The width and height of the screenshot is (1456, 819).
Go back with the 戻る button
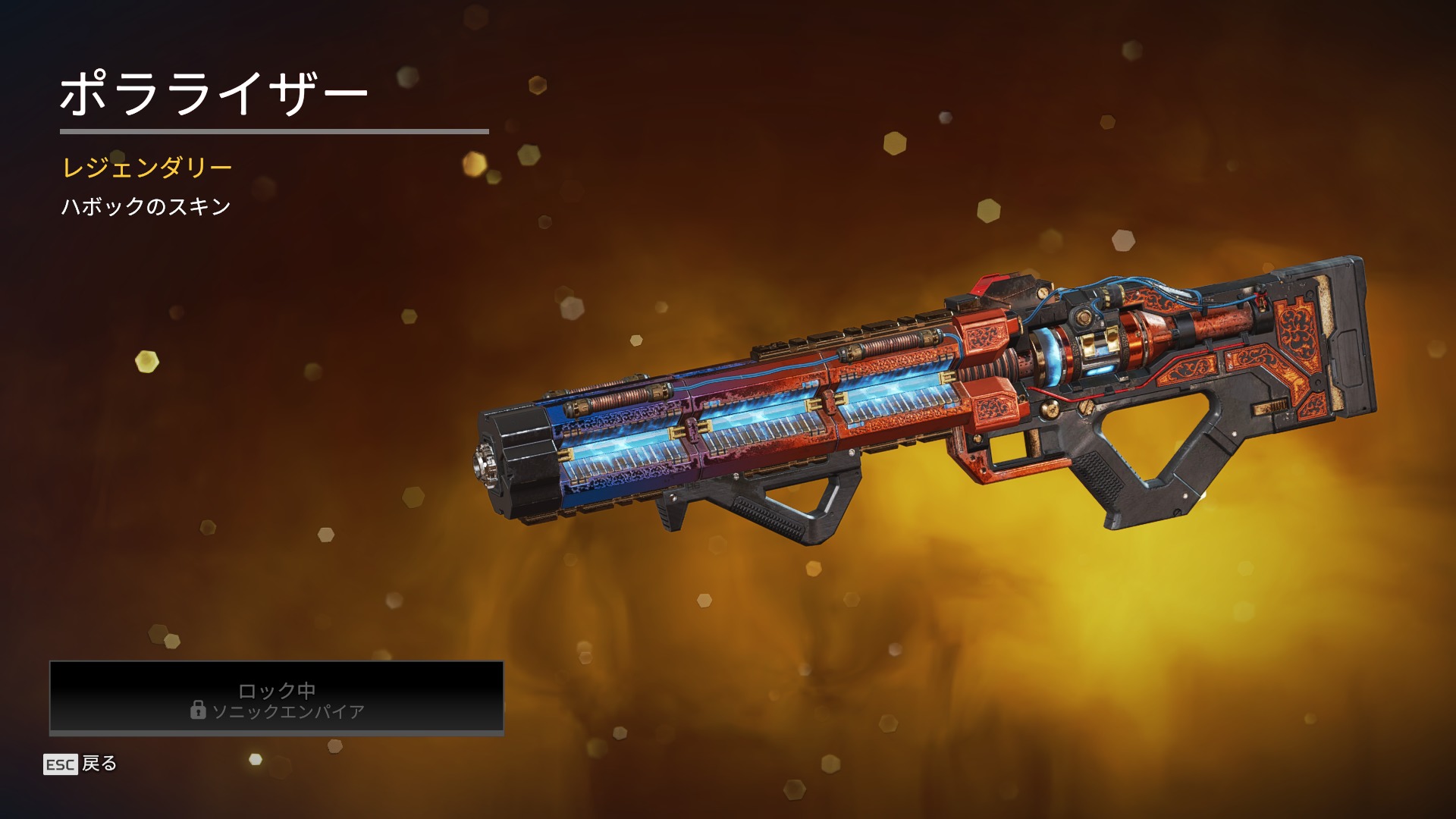click(x=81, y=764)
